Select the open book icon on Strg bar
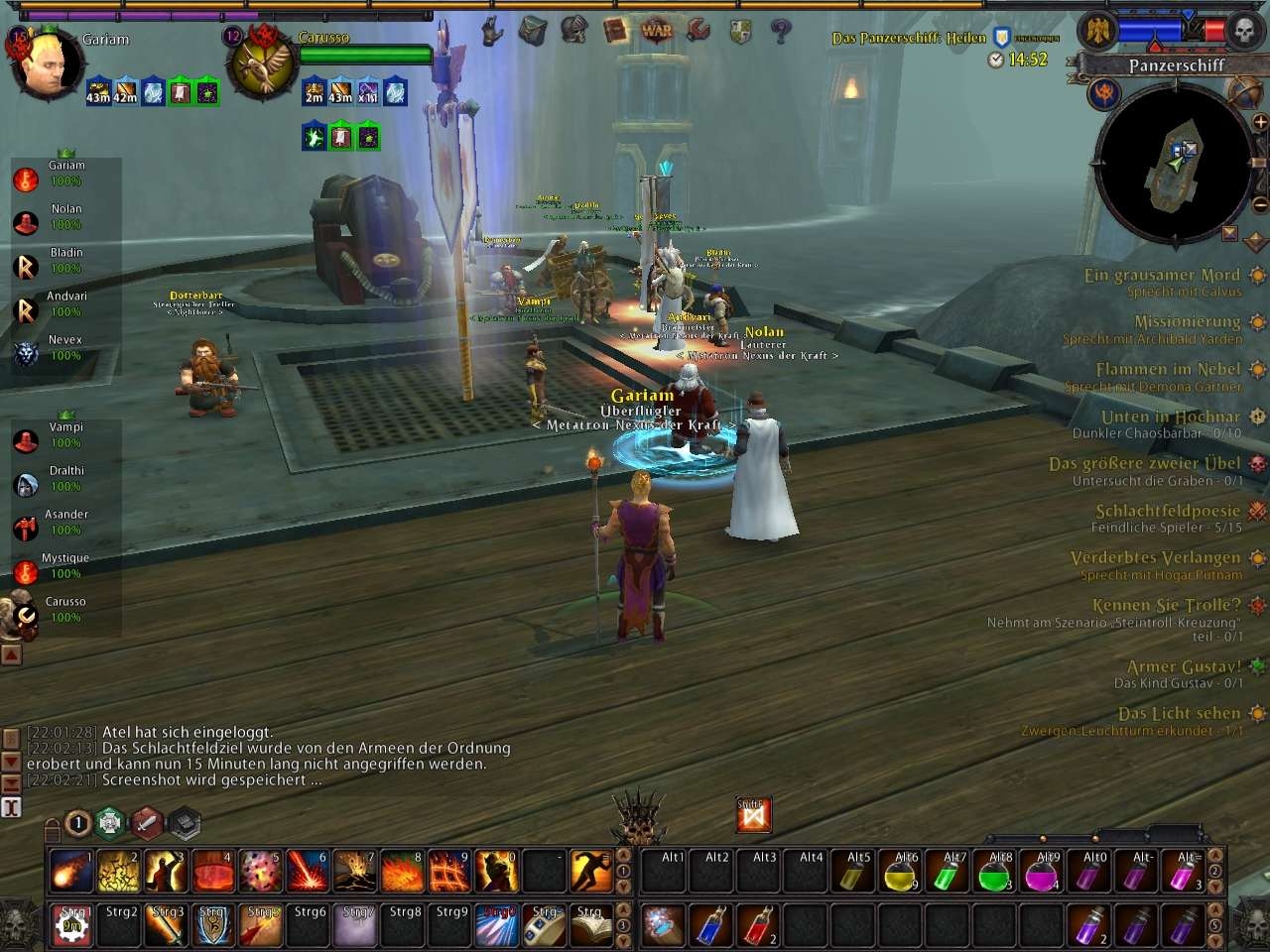Image resolution: width=1270 pixels, height=952 pixels. pos(591,925)
